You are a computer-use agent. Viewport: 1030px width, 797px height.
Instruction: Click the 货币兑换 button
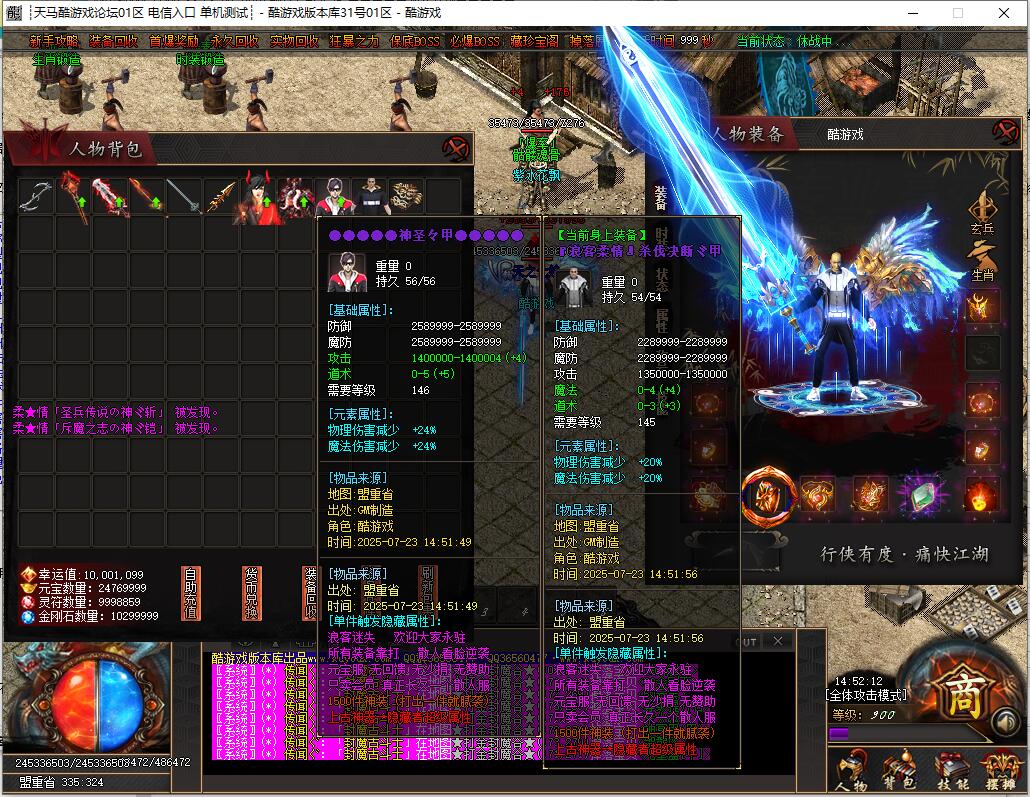click(x=251, y=593)
